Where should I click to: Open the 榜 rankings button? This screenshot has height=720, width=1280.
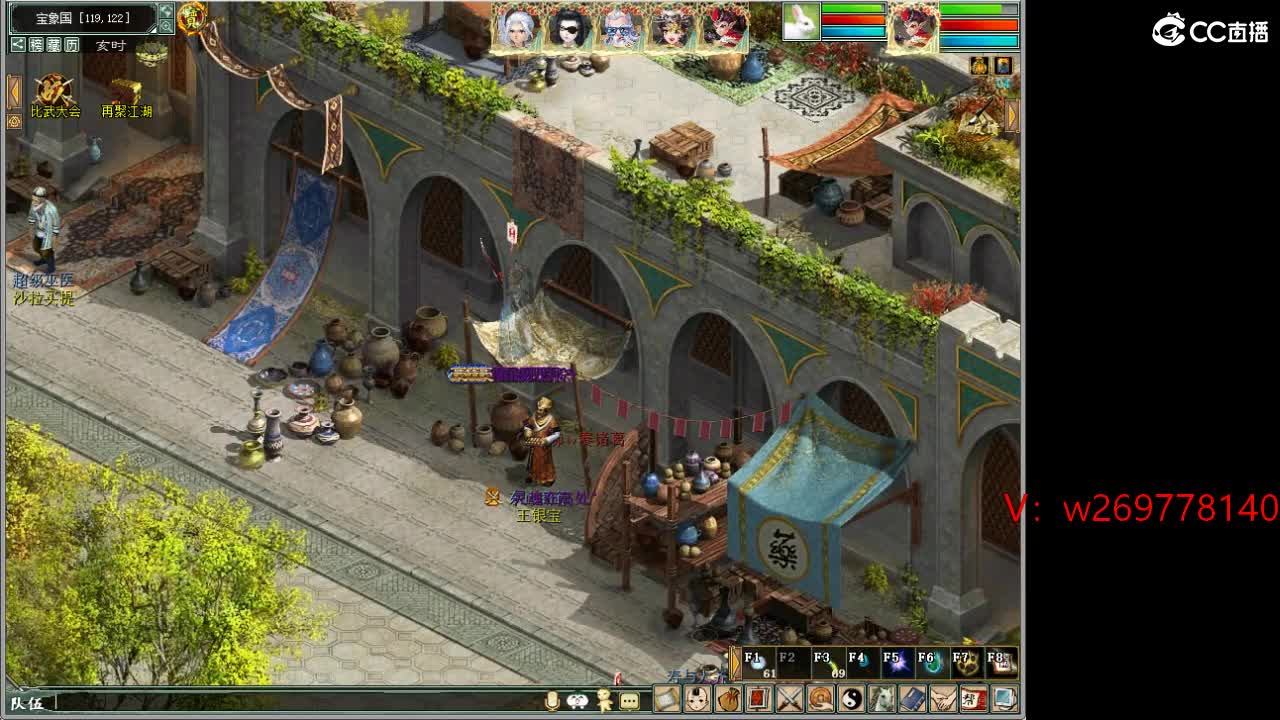coord(36,45)
